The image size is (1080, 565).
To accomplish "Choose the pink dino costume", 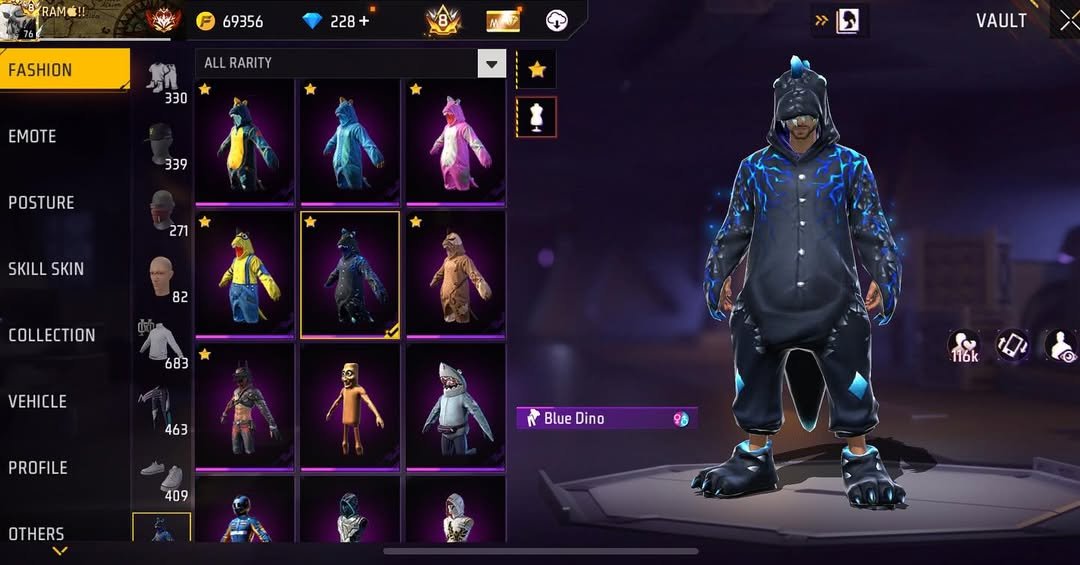I will [x=455, y=140].
